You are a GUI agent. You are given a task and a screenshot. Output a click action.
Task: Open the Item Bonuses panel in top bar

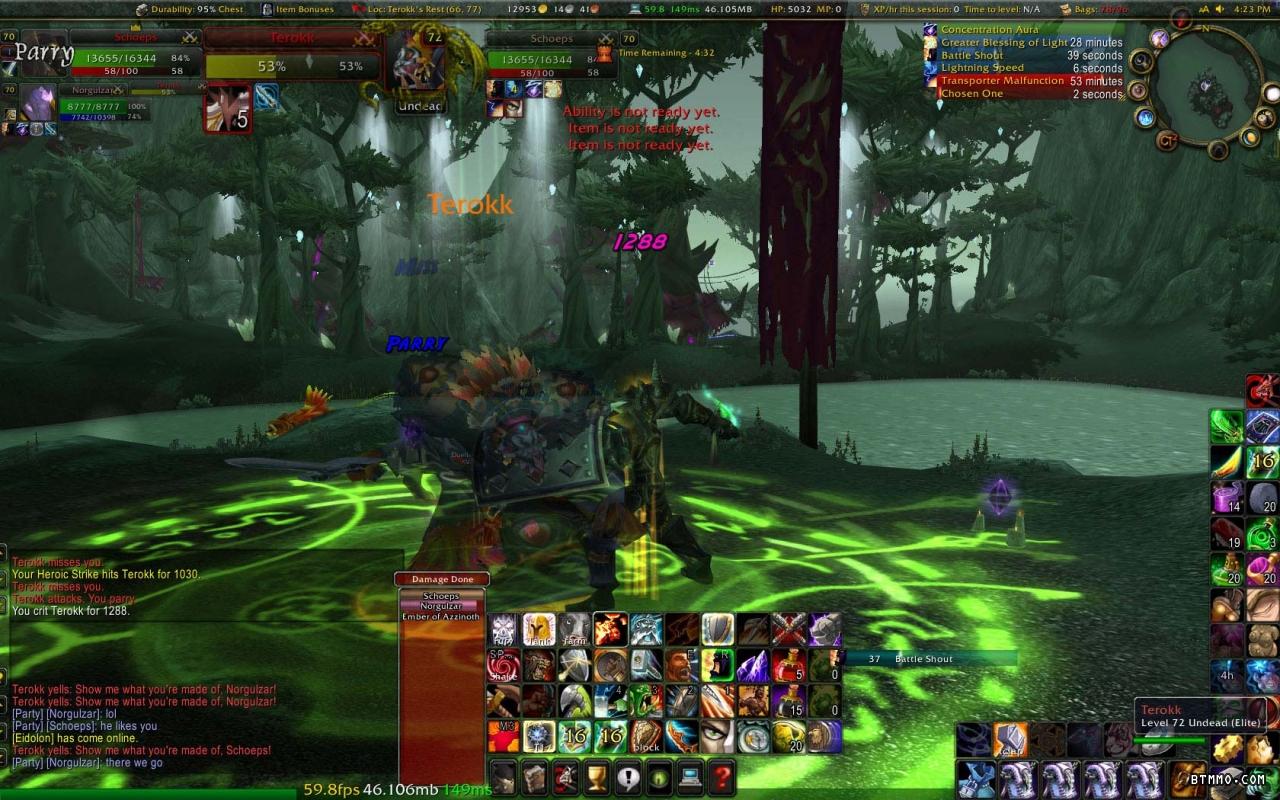tap(298, 9)
